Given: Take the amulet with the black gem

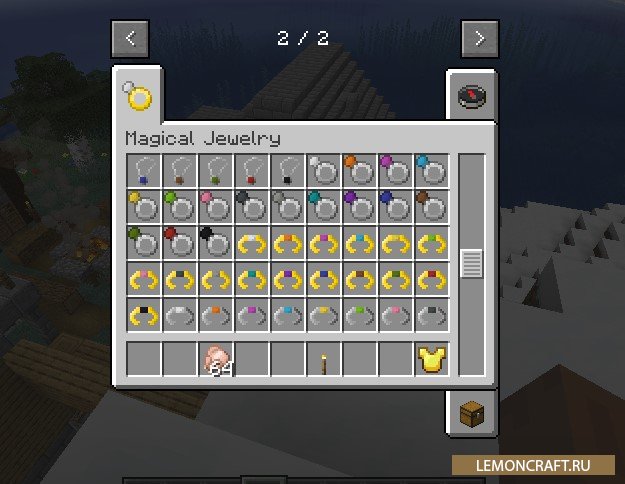Looking at the screenshot, I should click(x=289, y=171).
